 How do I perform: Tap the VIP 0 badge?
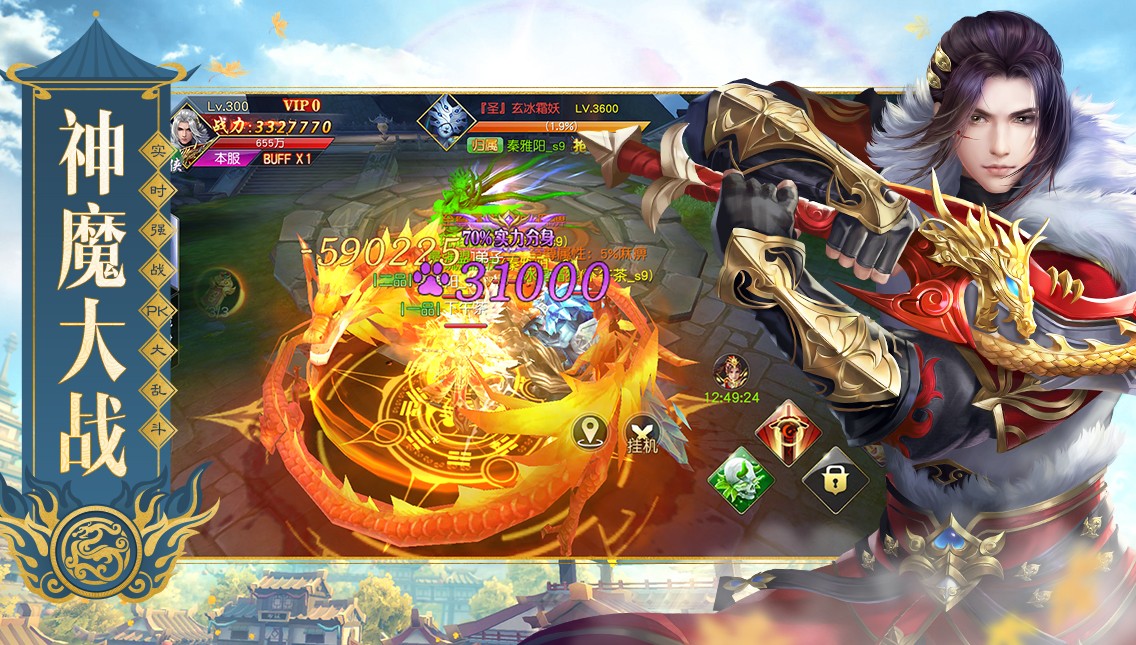(301, 105)
